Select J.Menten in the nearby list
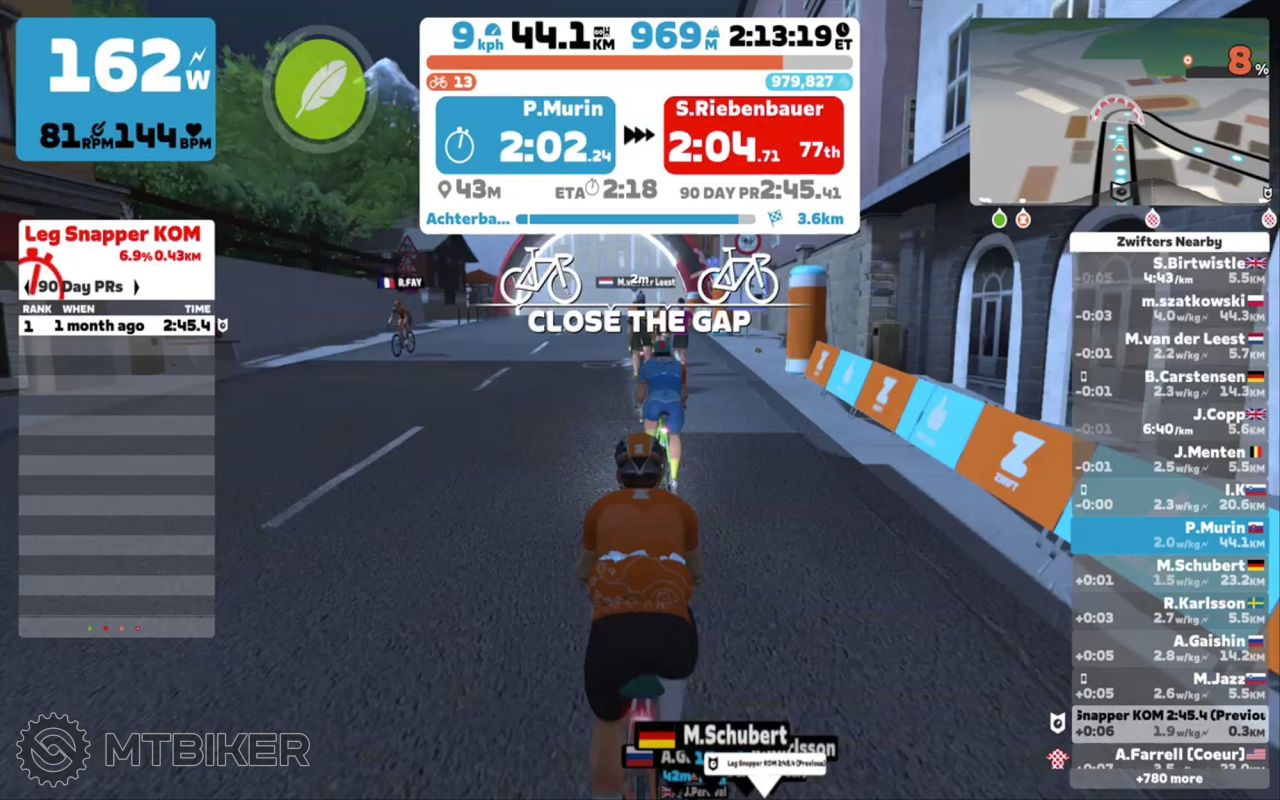Screen dimensions: 1280x800 (1169, 459)
